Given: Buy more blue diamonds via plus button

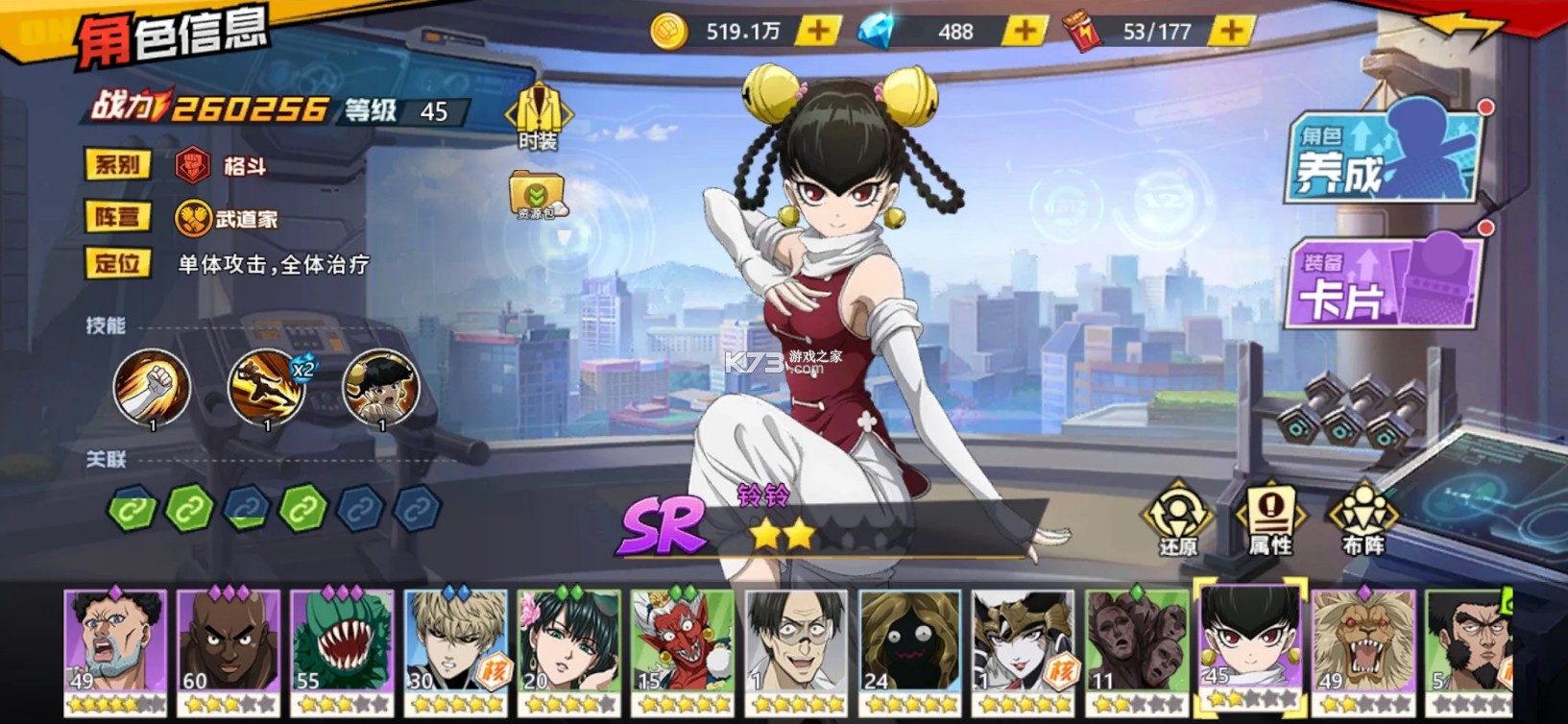Looking at the screenshot, I should pos(1024,32).
